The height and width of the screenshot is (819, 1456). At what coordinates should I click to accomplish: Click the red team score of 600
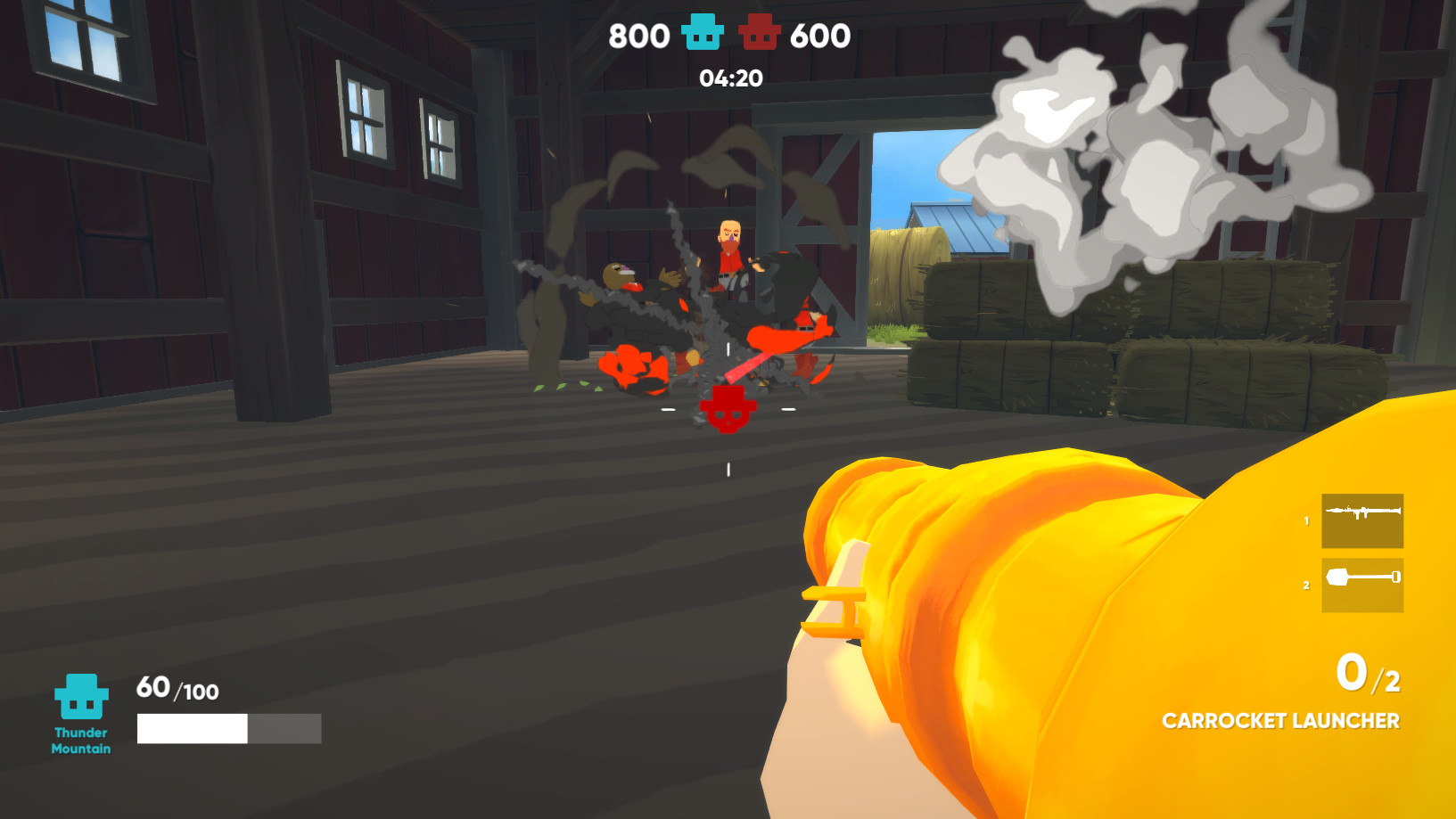tap(822, 37)
